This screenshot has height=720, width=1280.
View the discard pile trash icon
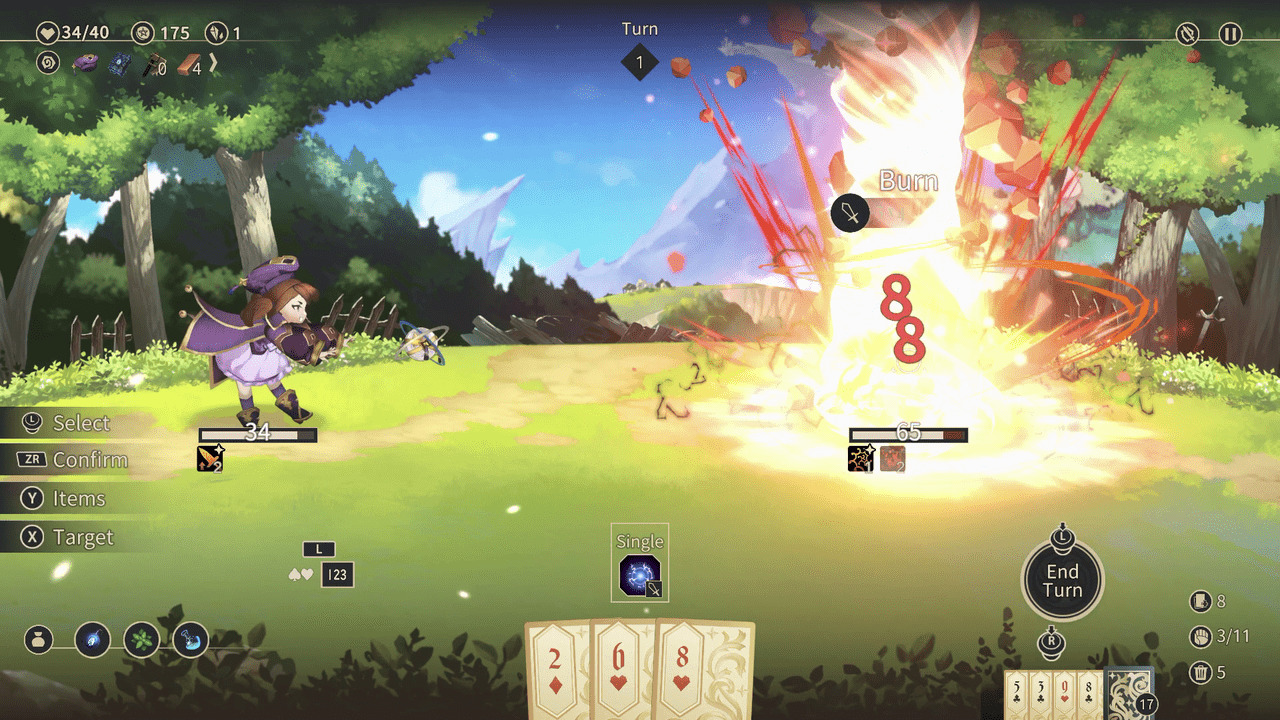point(1200,672)
